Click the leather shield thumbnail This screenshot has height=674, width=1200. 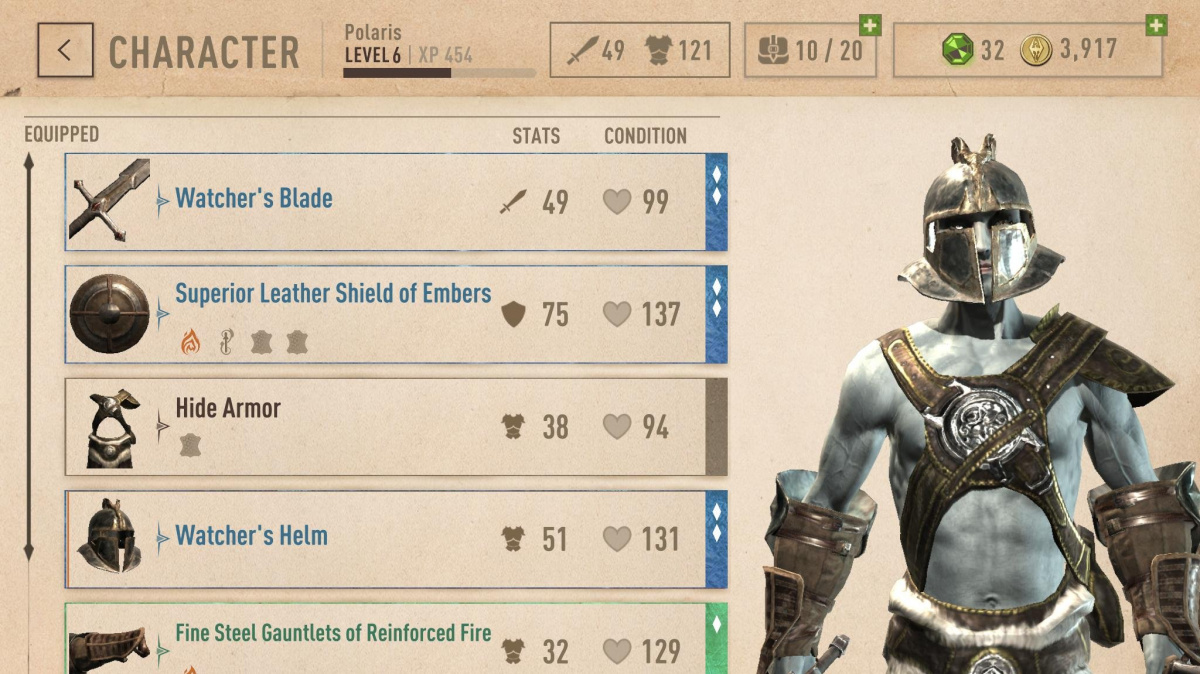point(109,314)
